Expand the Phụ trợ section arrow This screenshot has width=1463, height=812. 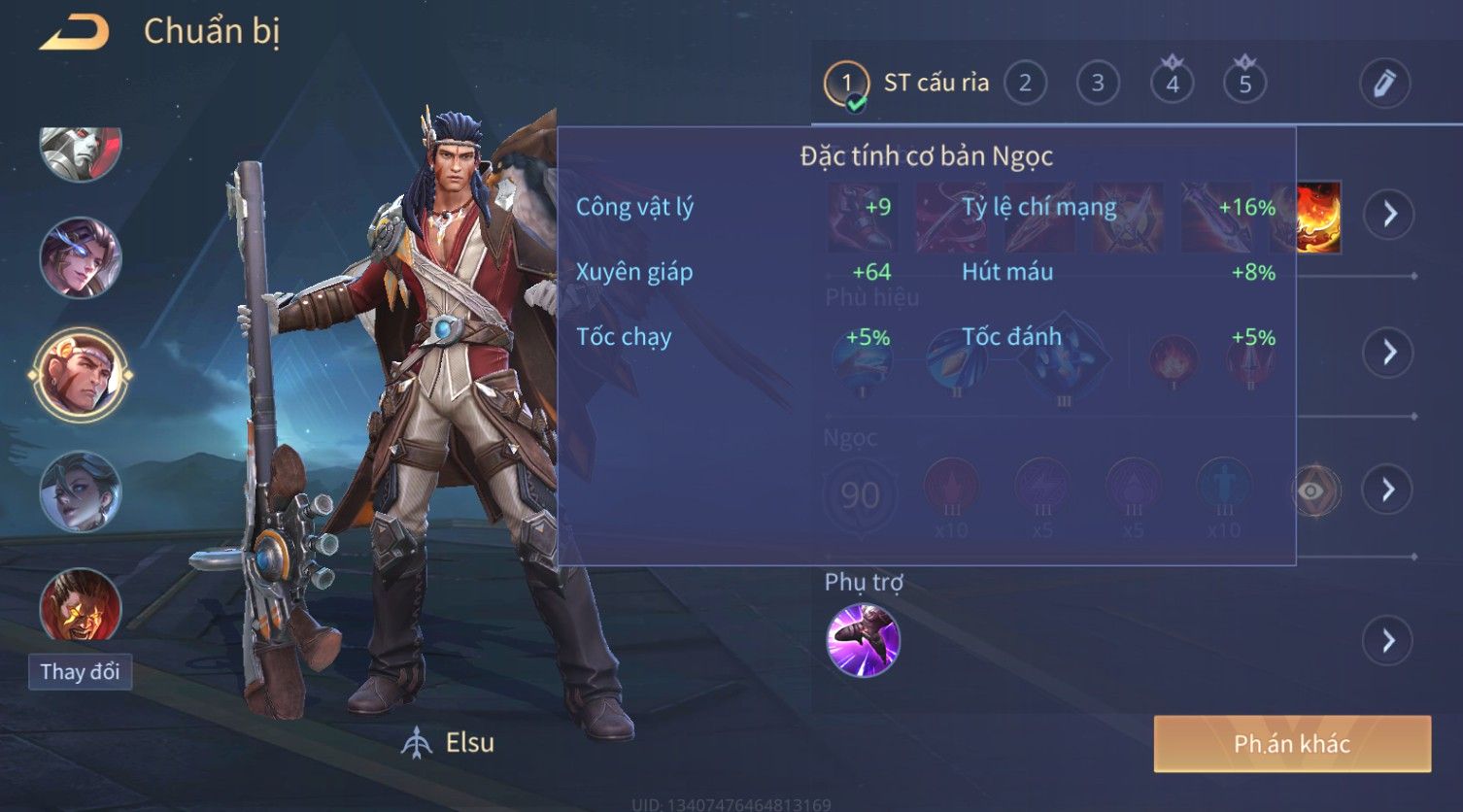coord(1389,641)
